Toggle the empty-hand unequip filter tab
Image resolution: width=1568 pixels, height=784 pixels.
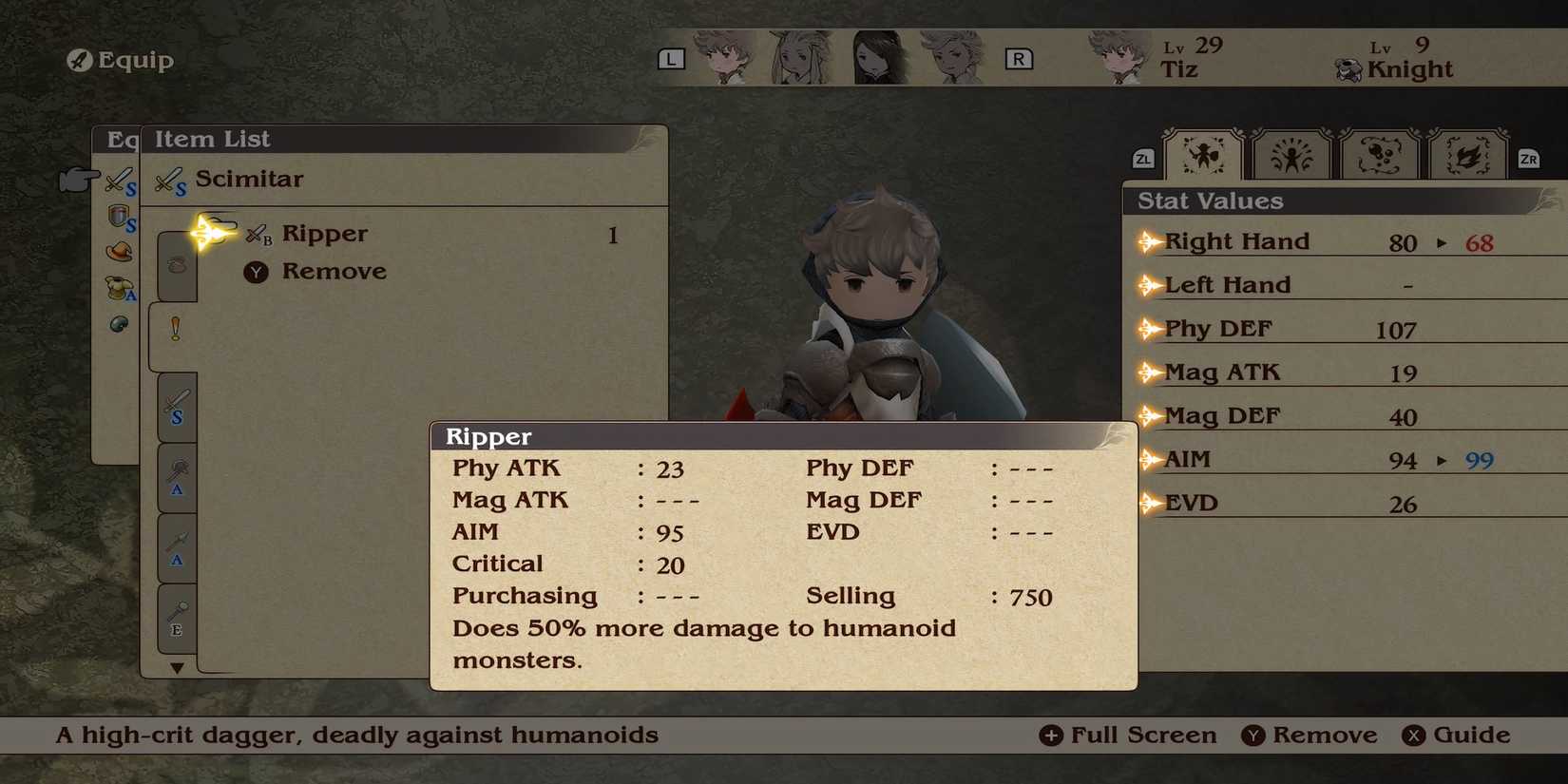coord(176,266)
